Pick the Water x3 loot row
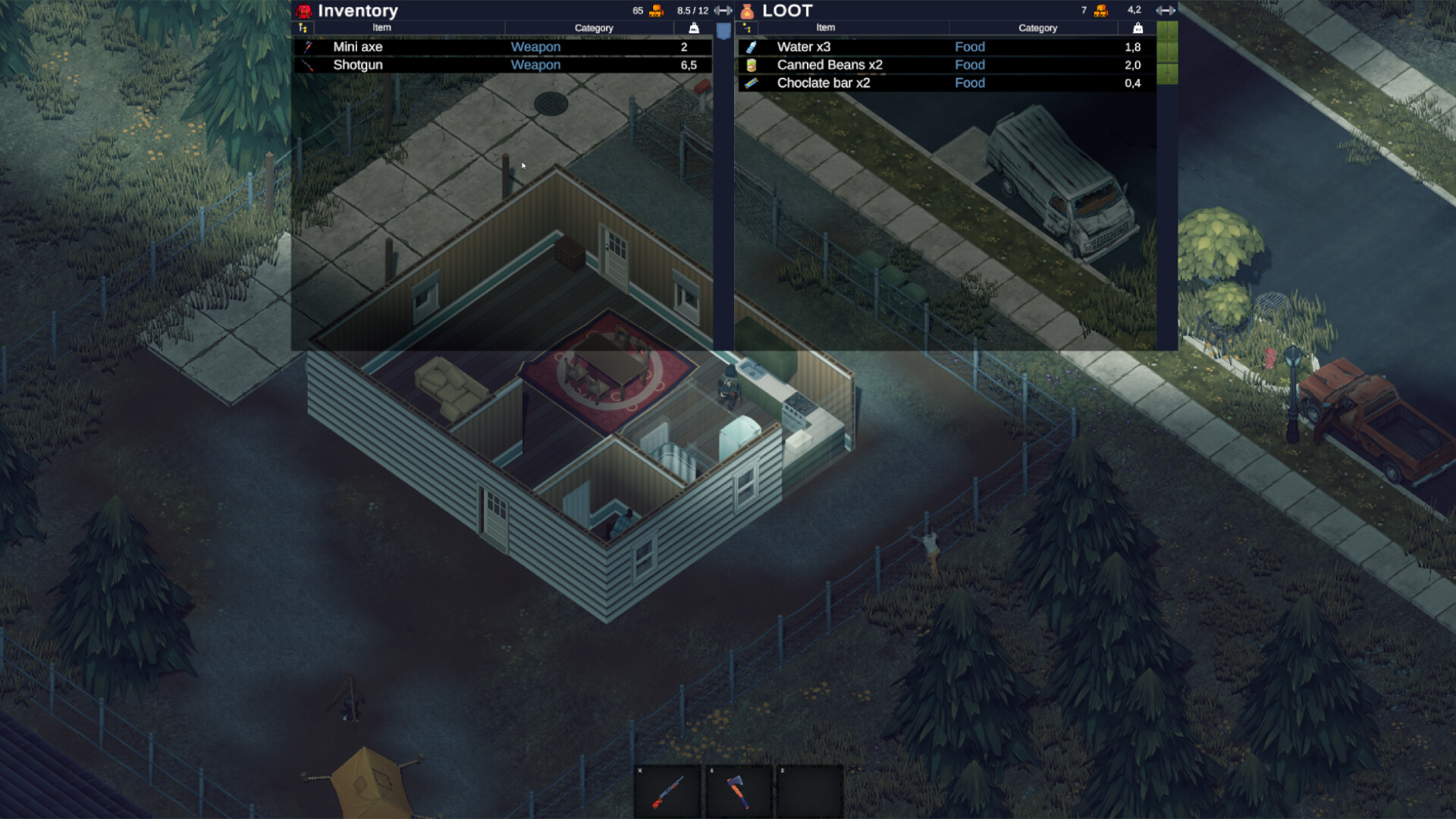This screenshot has width=1456, height=819. click(x=946, y=47)
